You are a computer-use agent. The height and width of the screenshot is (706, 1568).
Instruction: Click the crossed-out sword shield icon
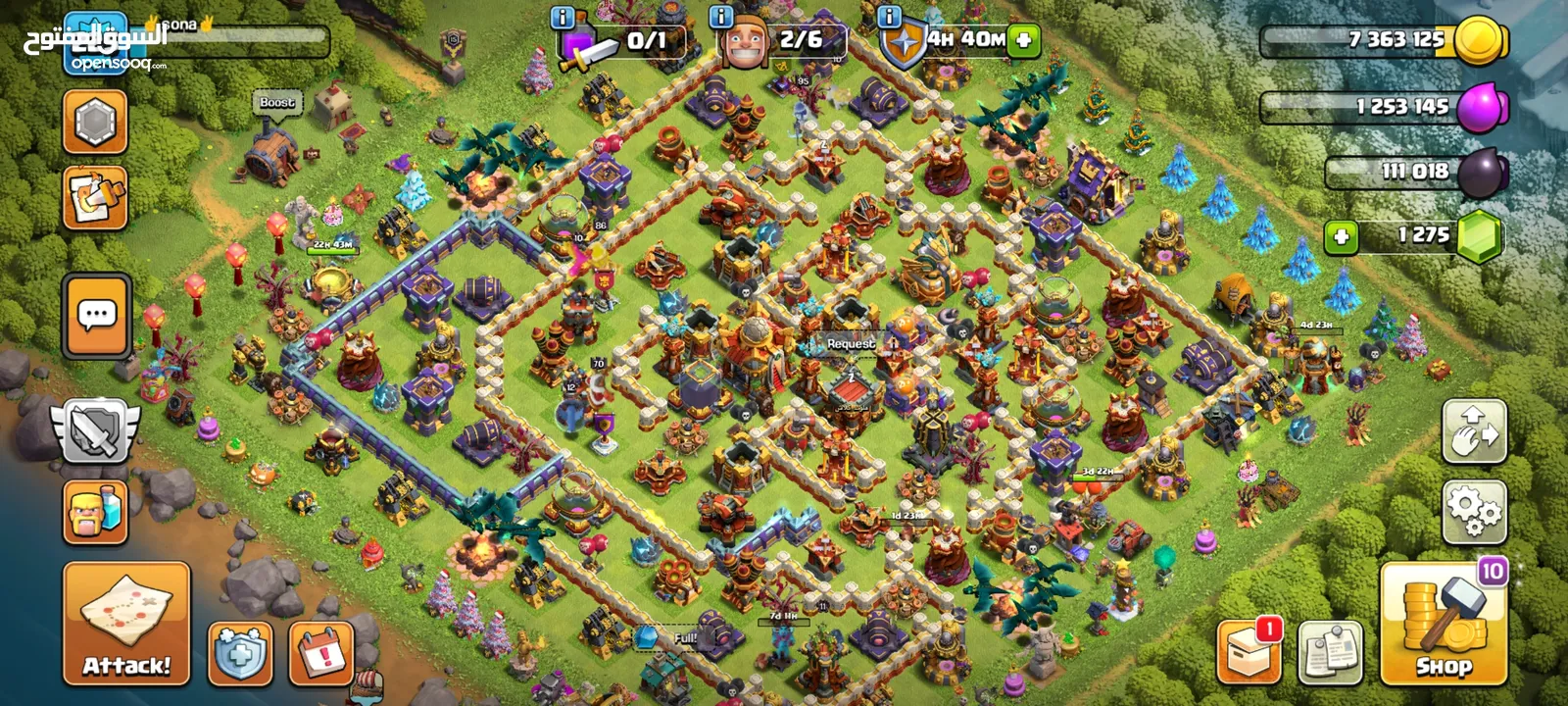95,431
